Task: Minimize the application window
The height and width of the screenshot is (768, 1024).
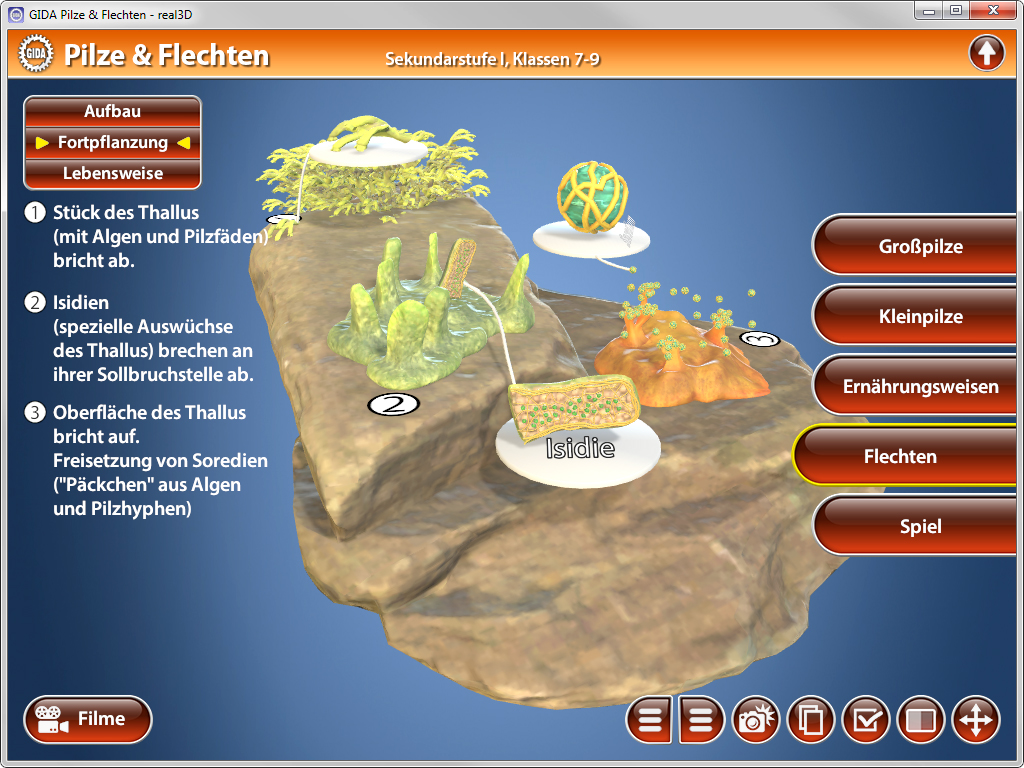Action: point(929,10)
